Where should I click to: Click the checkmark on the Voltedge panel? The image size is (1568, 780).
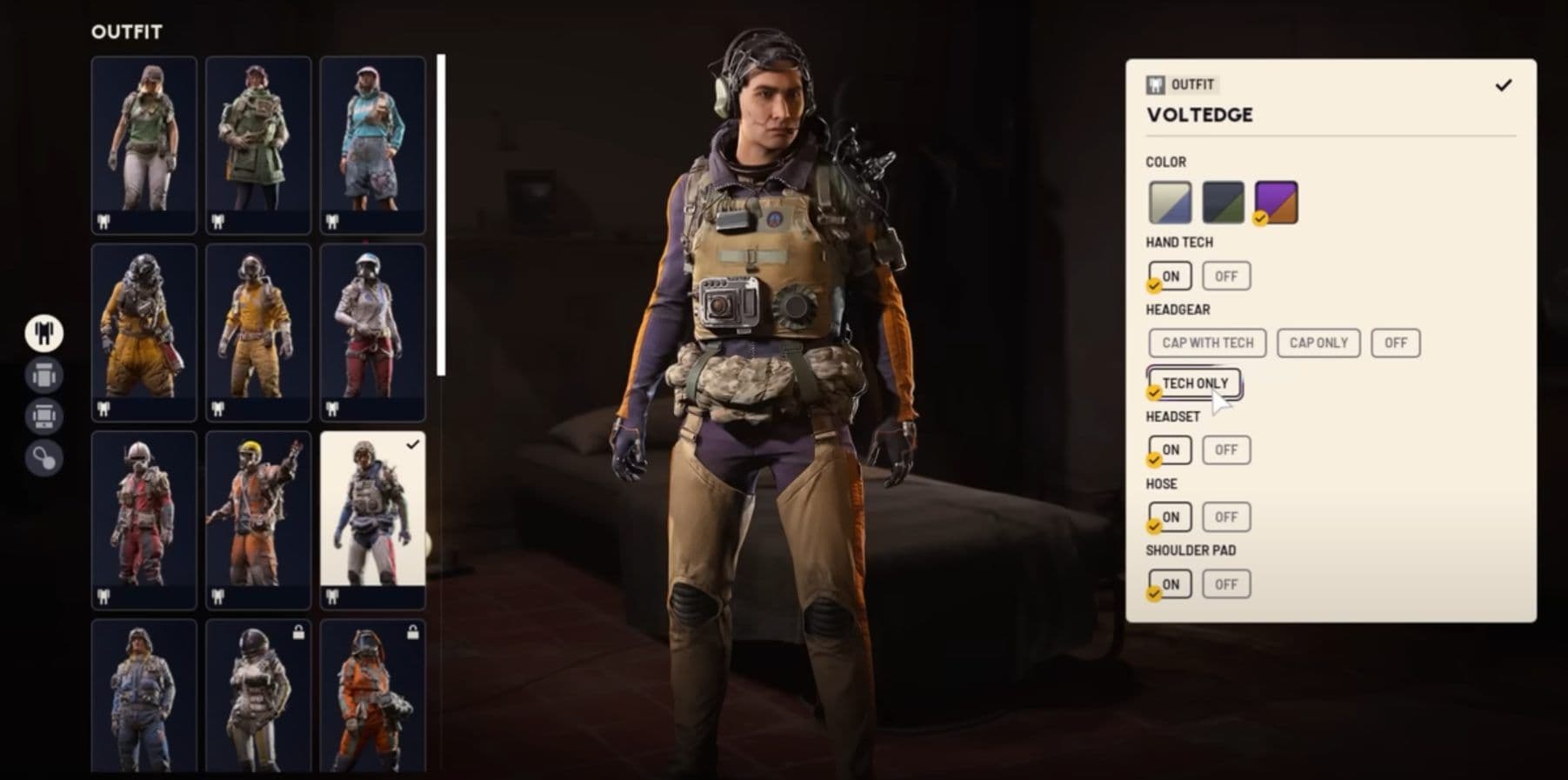(x=1502, y=84)
